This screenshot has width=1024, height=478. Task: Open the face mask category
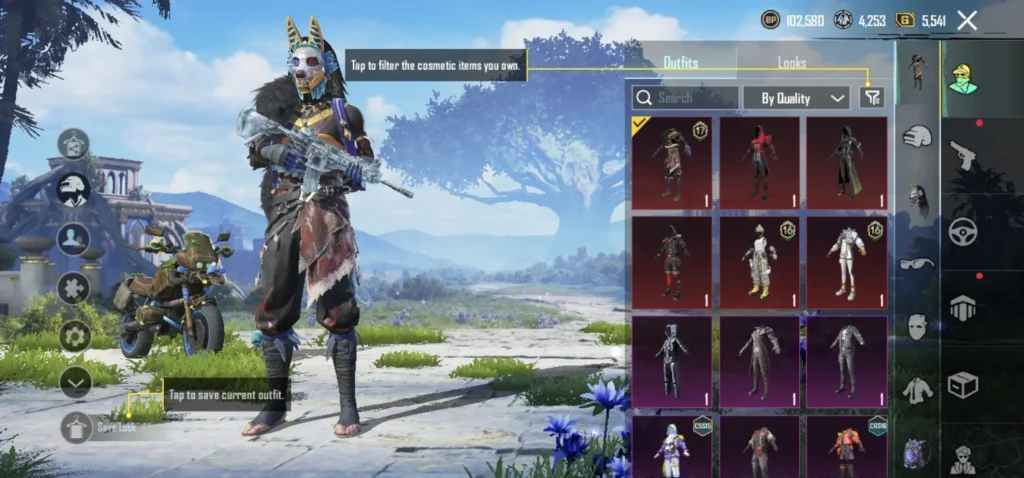click(917, 326)
